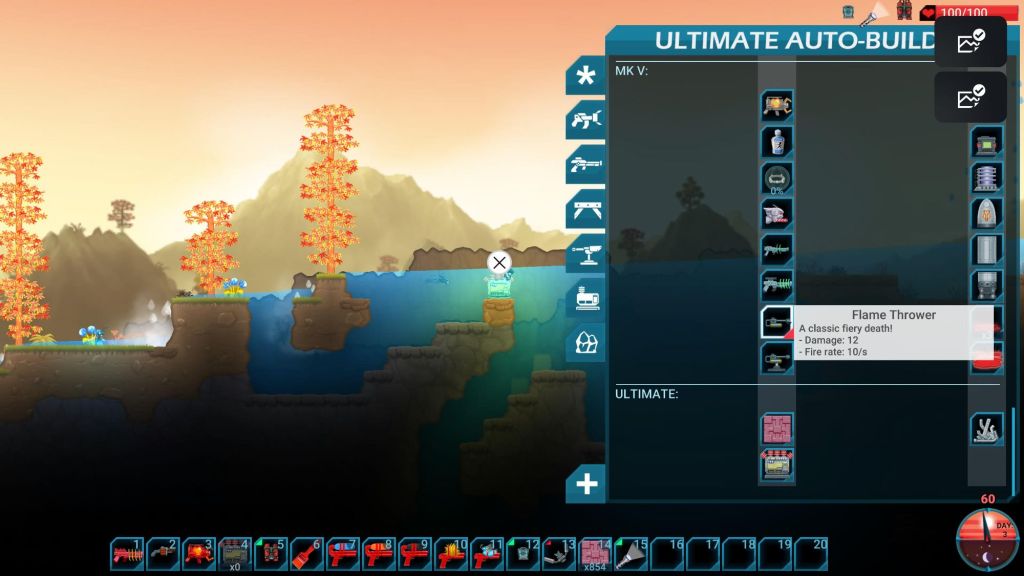
Task: Select the striped-awning machine in Ultimate section
Action: (777, 466)
